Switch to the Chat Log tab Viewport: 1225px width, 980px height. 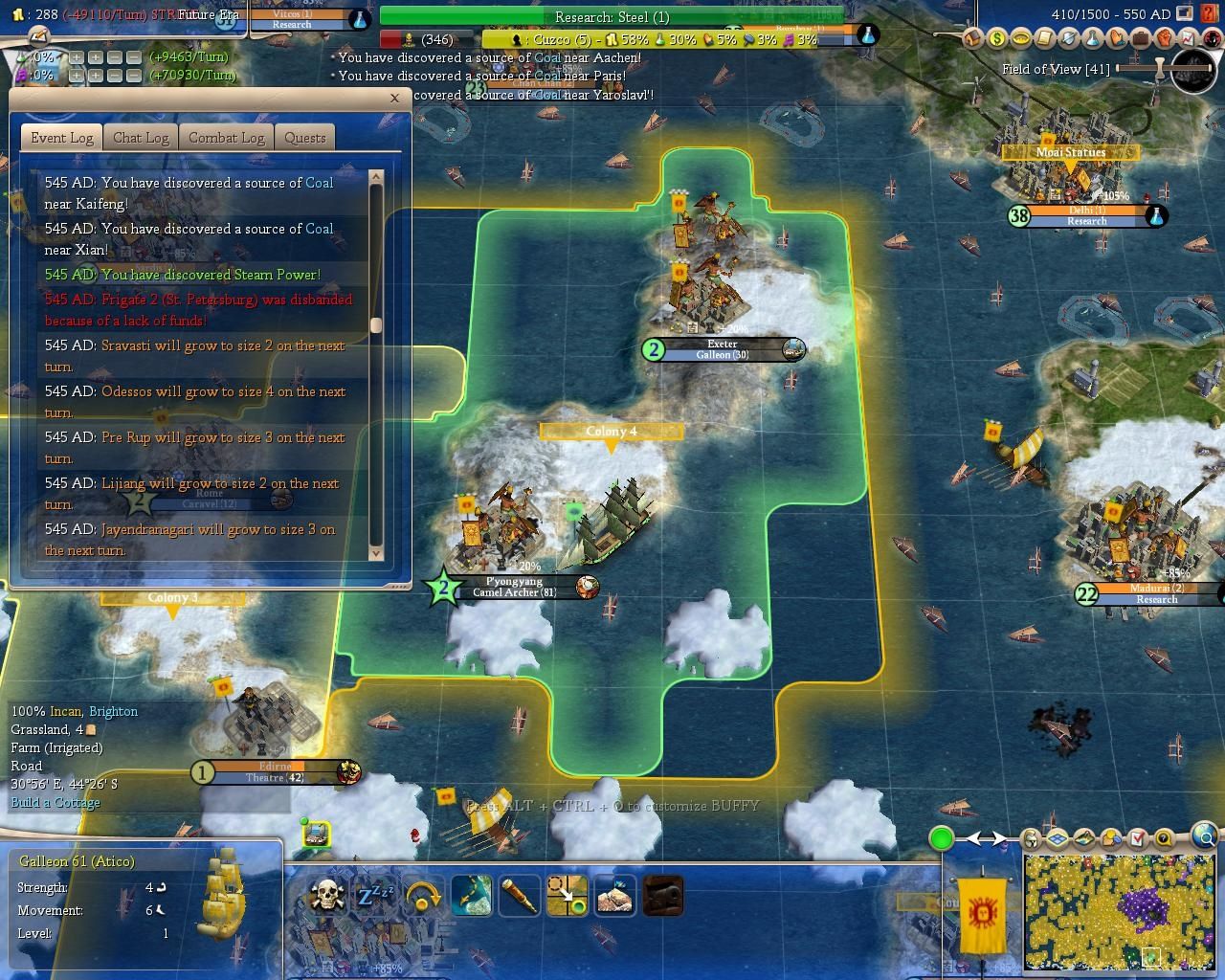pos(140,138)
